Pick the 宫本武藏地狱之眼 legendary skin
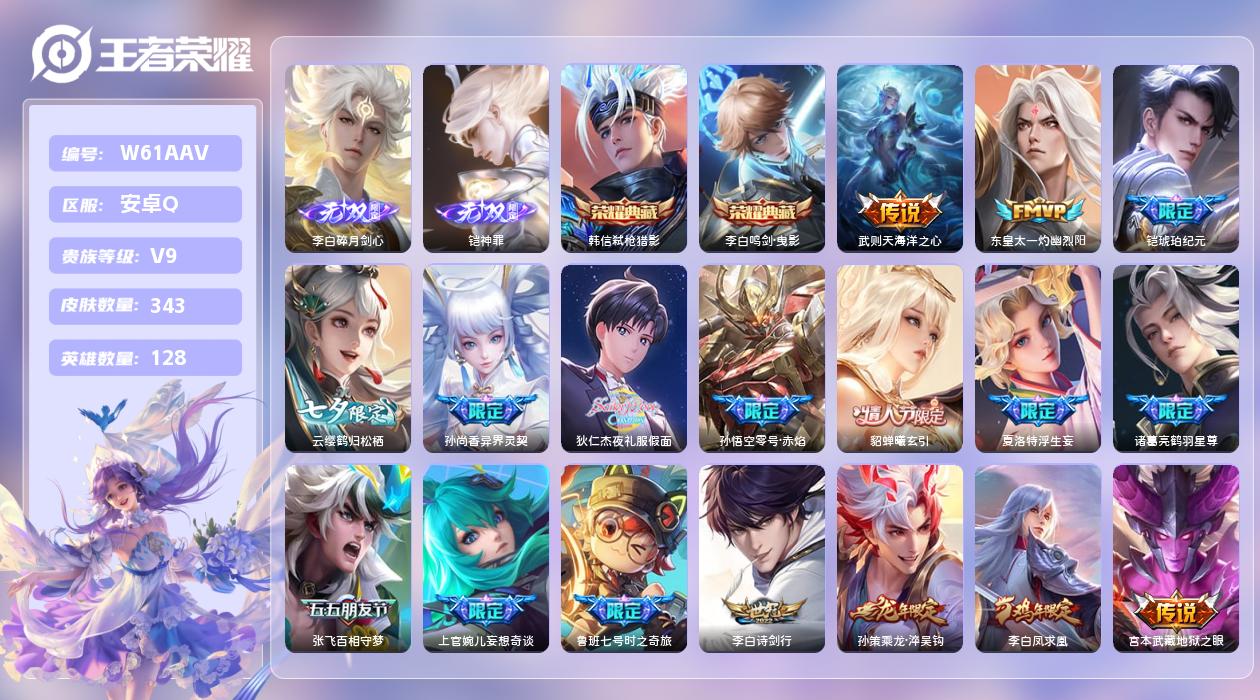The width and height of the screenshot is (1260, 700). 1176,558
